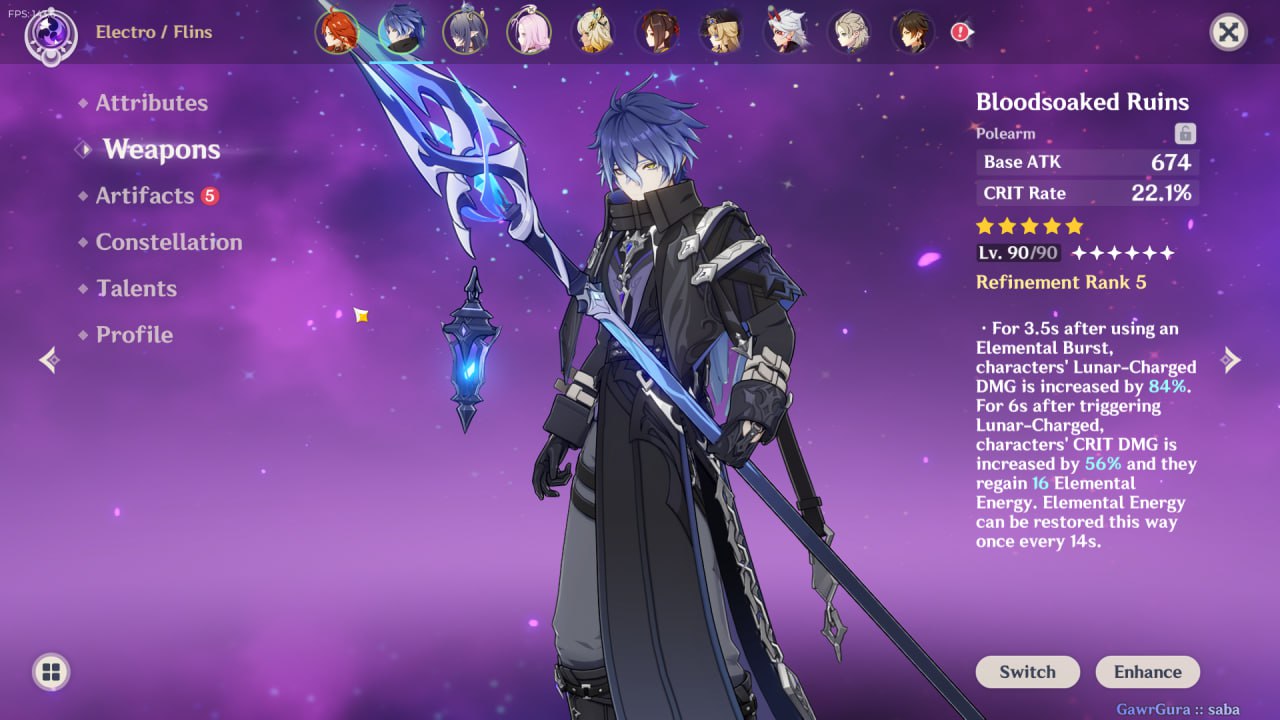The height and width of the screenshot is (720, 1280).
Task: Choose the blonde character with black hat
Action: (x=721, y=32)
